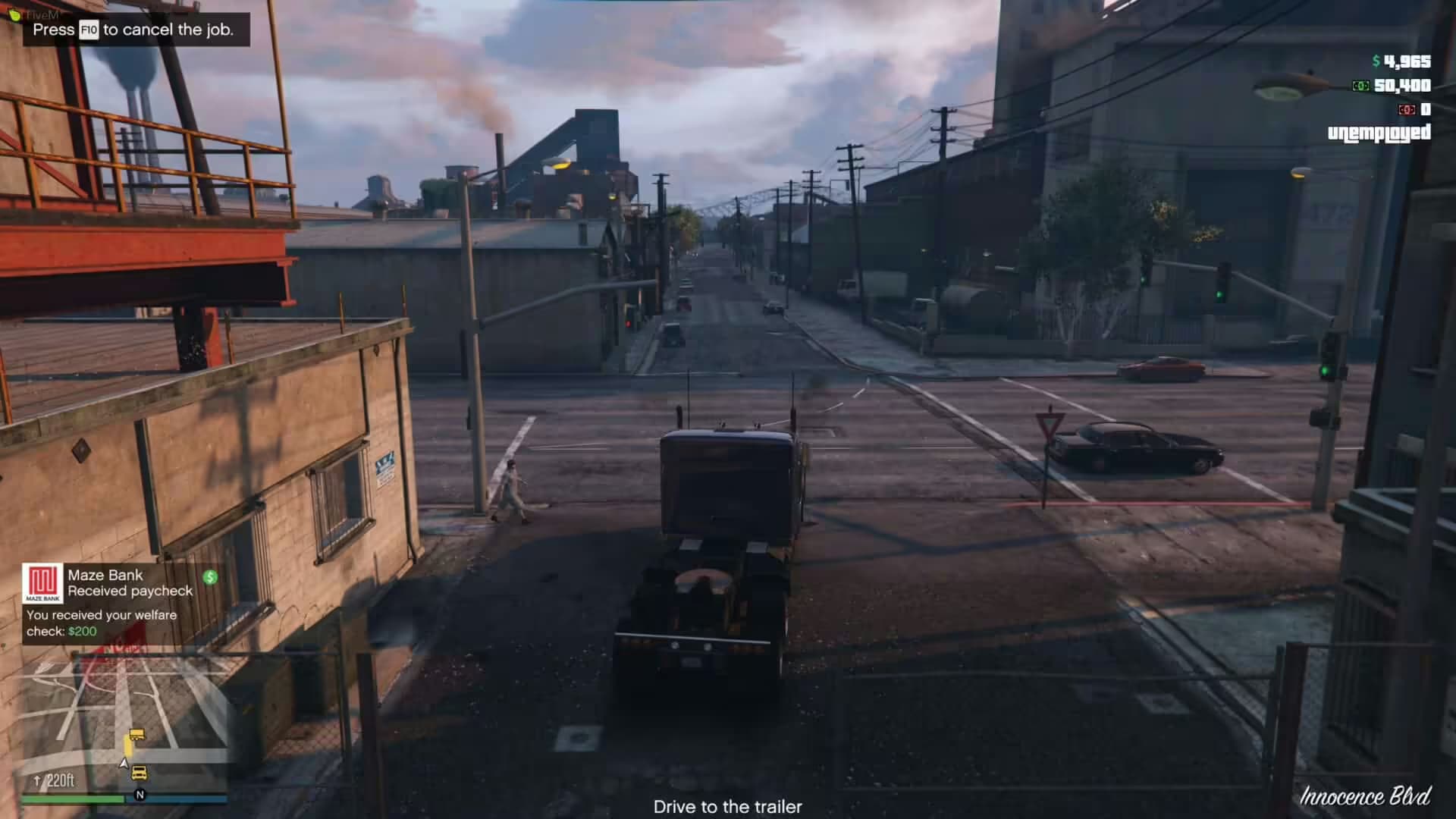Select the north compass marker on the minimap
The image size is (1456, 819).
pos(140,795)
